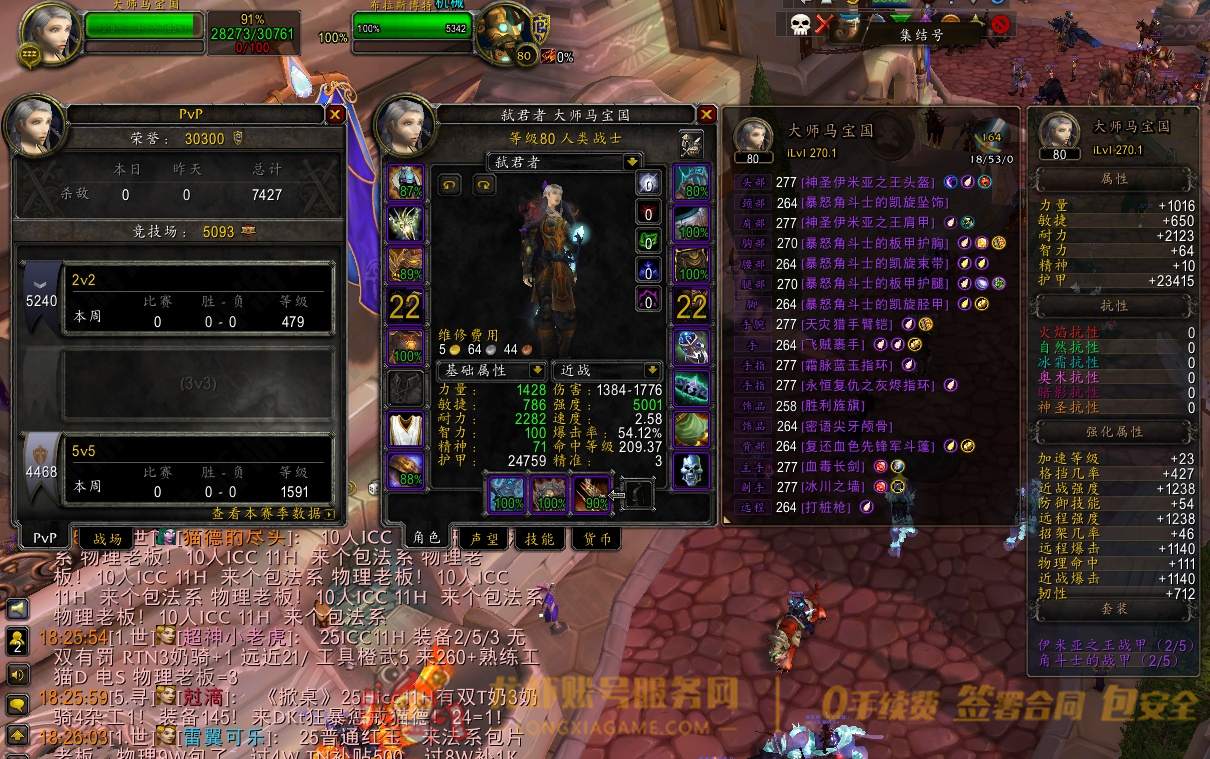Viewport: 1210px width, 759px height.
Task: Open the 基础属性 stats dropdown
Action: pyautogui.click(x=537, y=370)
